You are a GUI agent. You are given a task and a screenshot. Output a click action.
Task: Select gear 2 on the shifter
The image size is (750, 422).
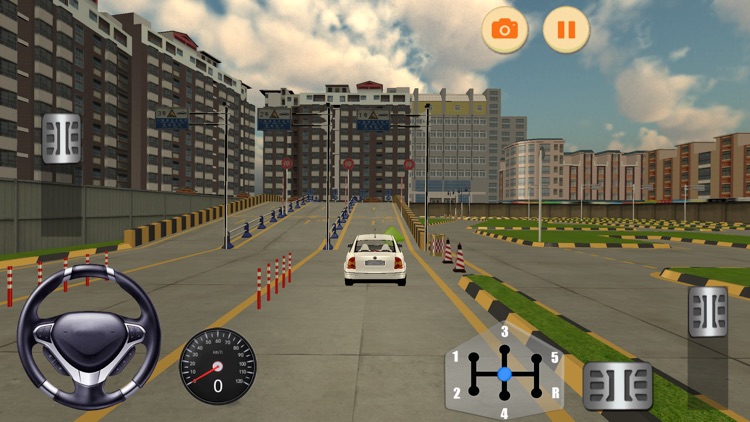(457, 392)
